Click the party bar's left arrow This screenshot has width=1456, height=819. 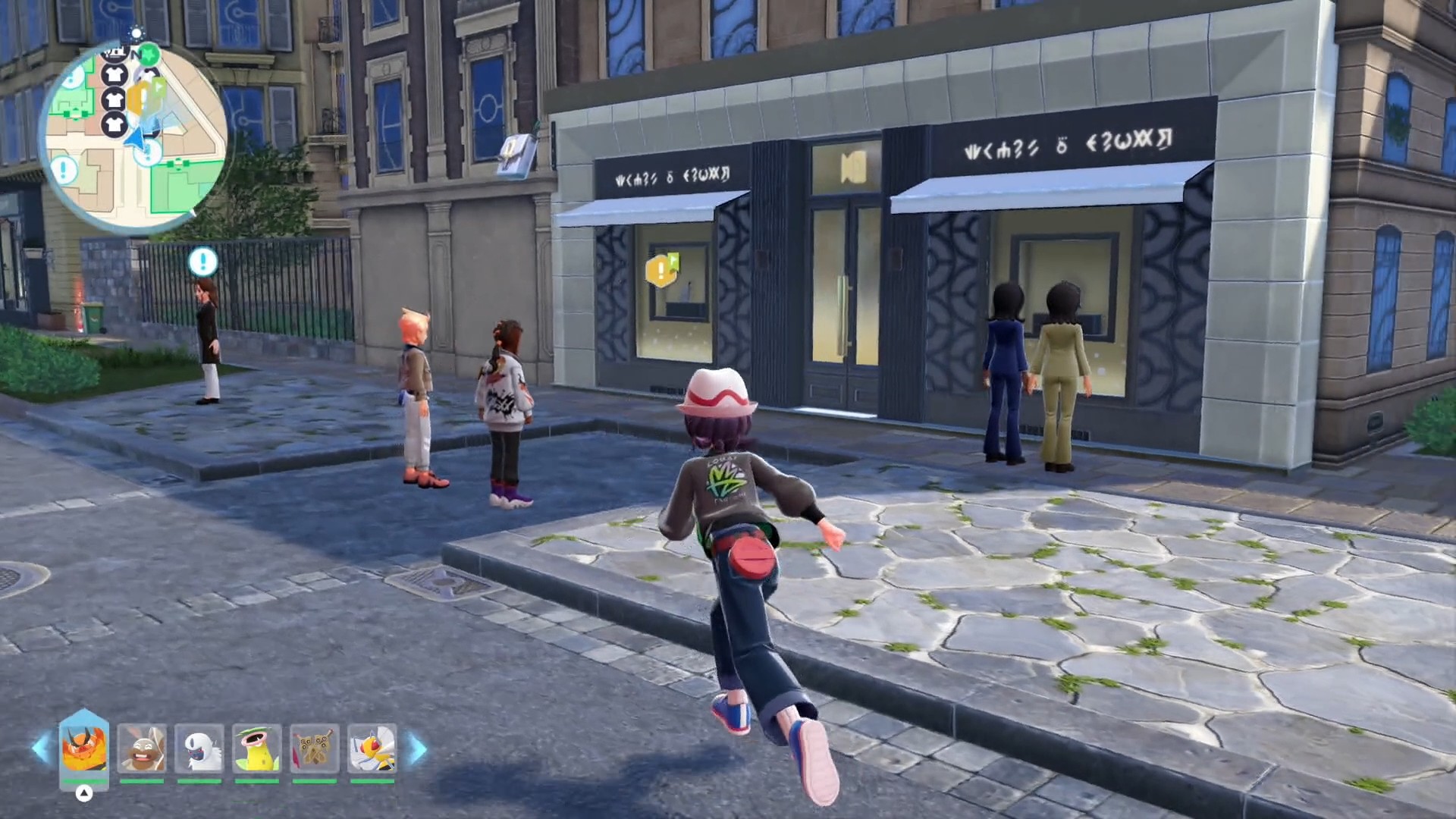[41, 748]
